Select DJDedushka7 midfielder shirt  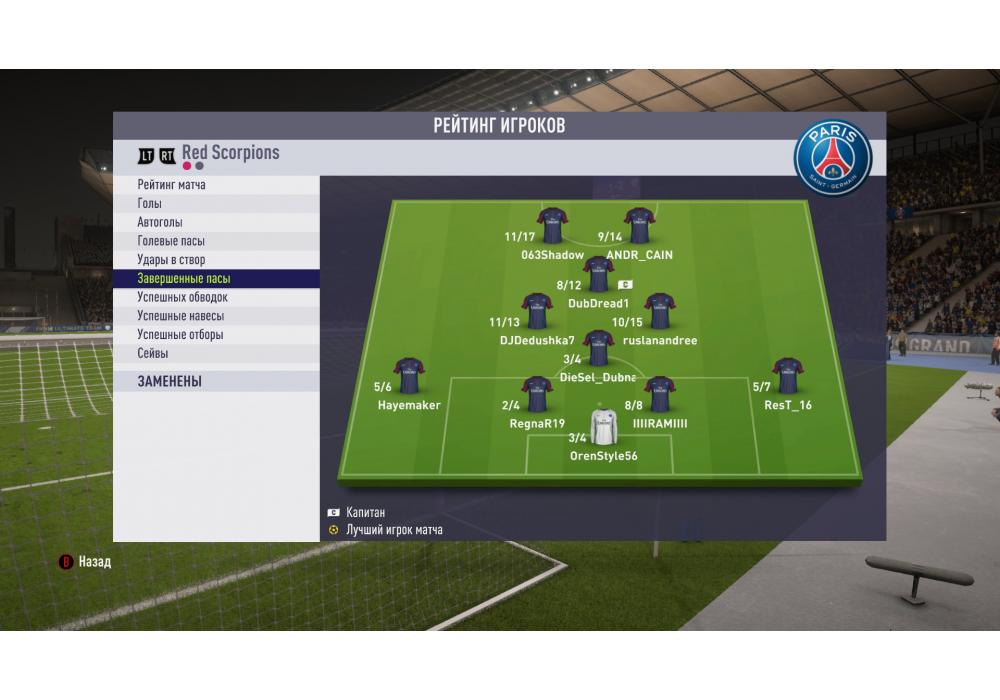click(x=537, y=311)
